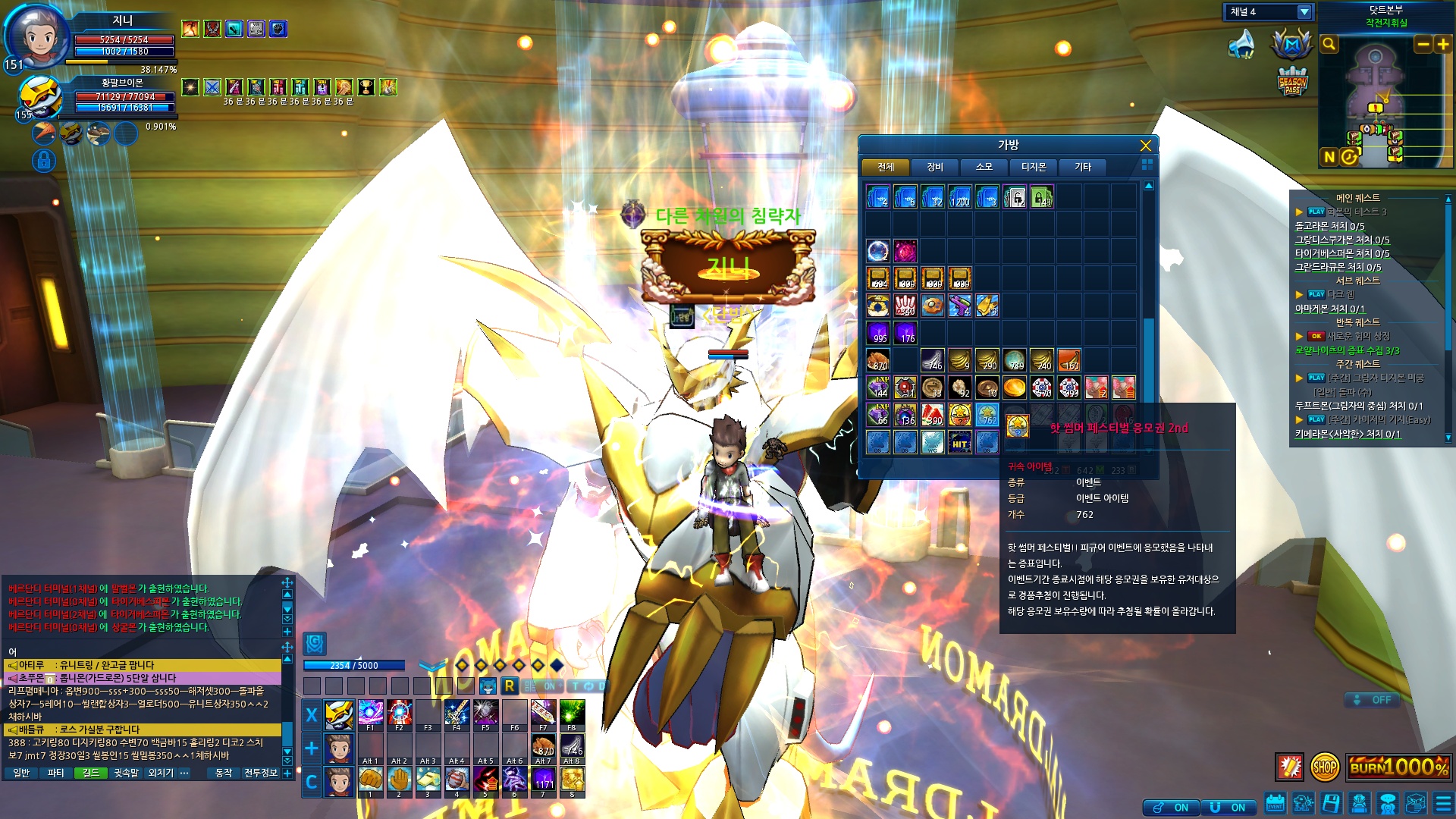Select the purple water gun item
The width and height of the screenshot is (1456, 819).
point(959,306)
